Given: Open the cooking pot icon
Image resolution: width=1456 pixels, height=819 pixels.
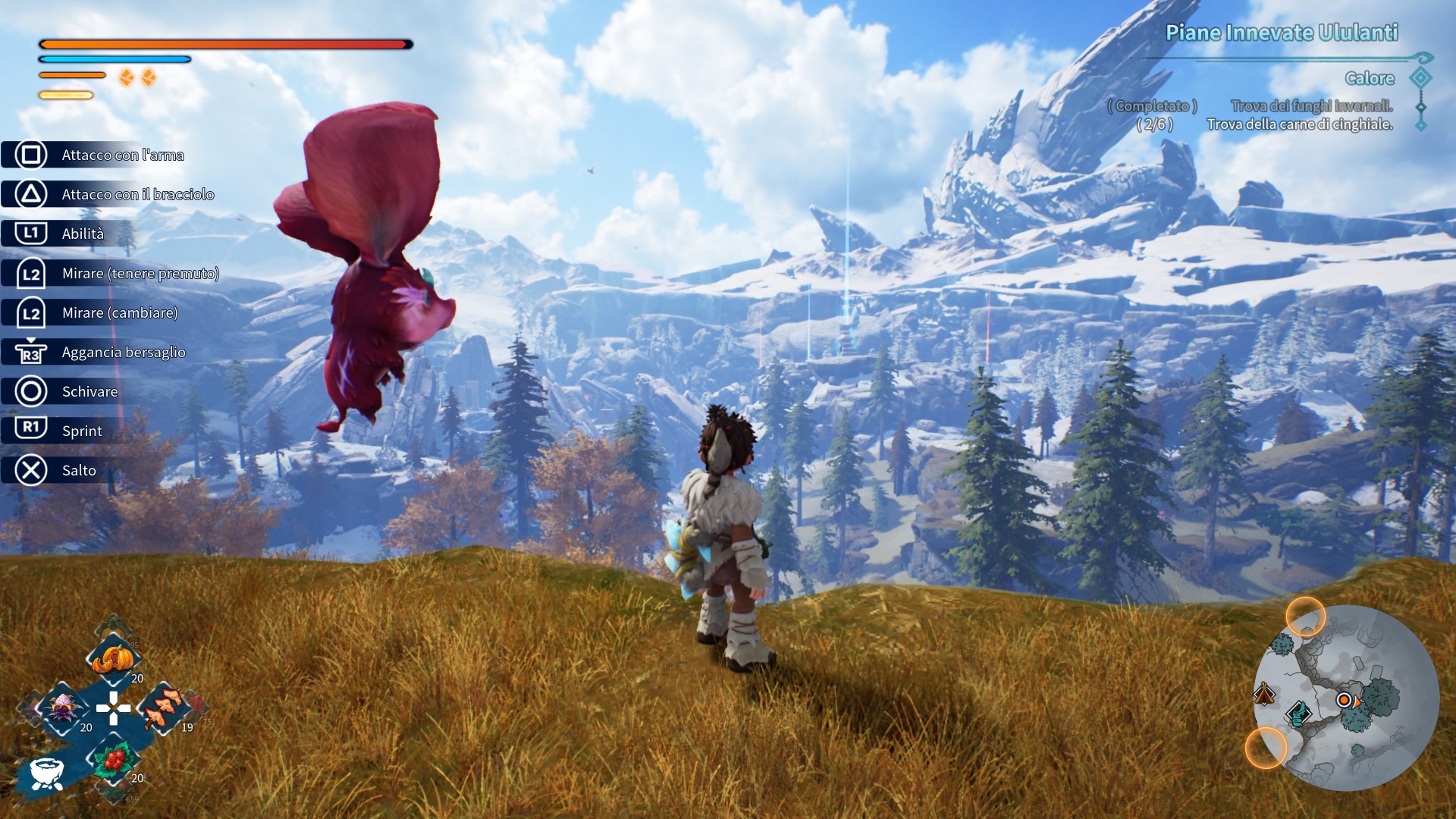Looking at the screenshot, I should [x=47, y=773].
